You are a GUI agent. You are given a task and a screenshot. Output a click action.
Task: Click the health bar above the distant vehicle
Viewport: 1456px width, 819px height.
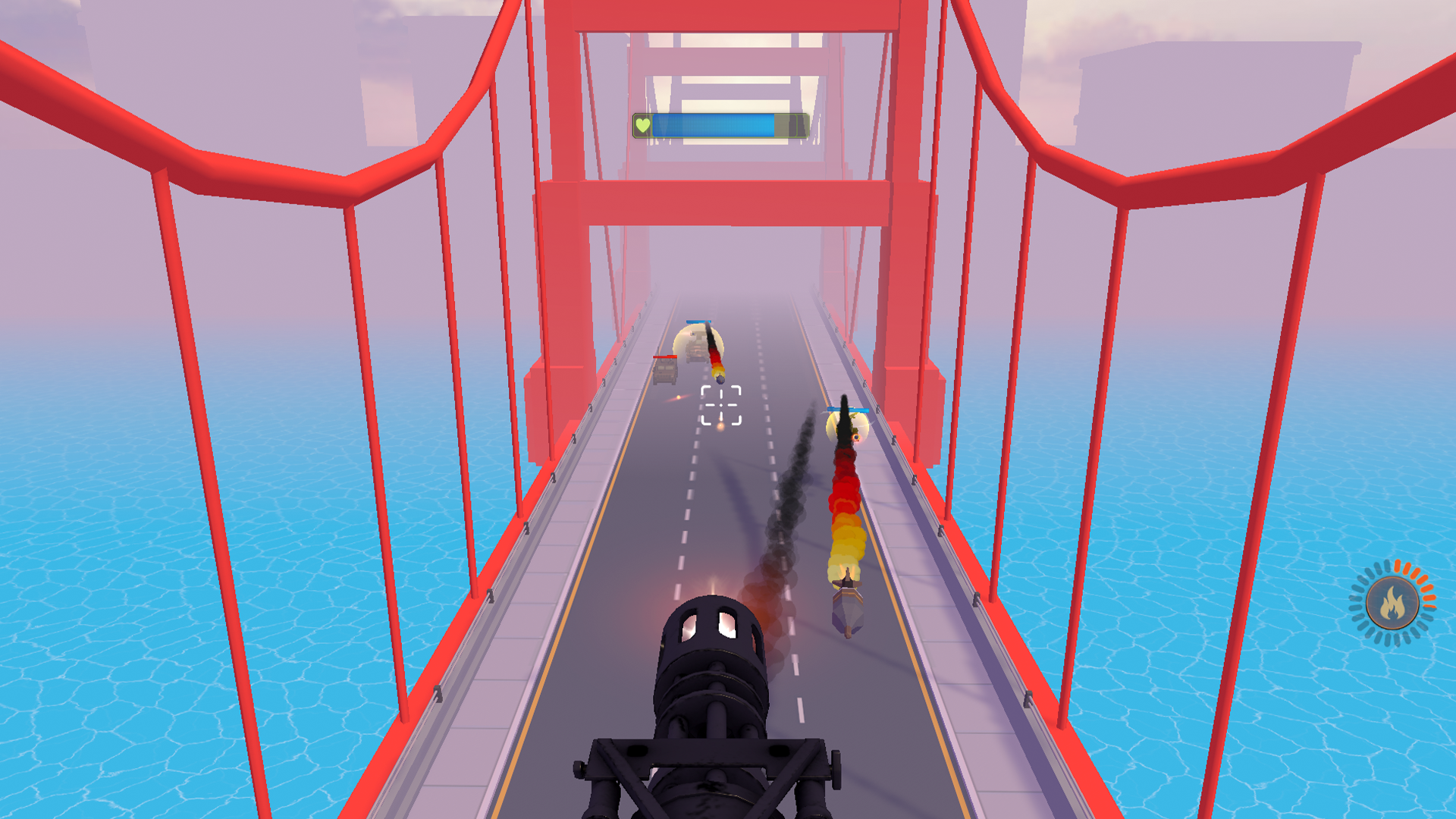tap(698, 322)
